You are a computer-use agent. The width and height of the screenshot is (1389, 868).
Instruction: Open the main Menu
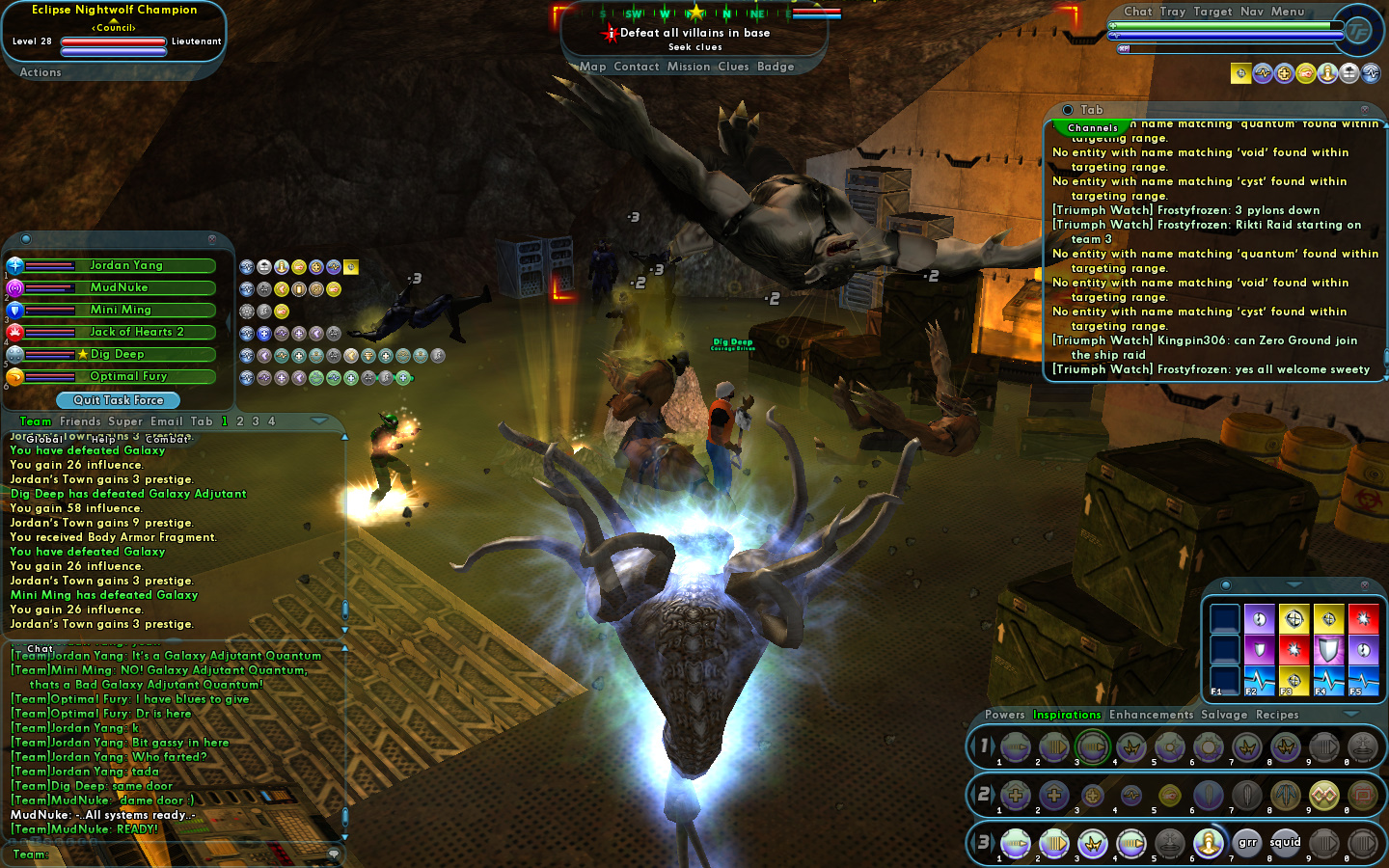(1287, 12)
